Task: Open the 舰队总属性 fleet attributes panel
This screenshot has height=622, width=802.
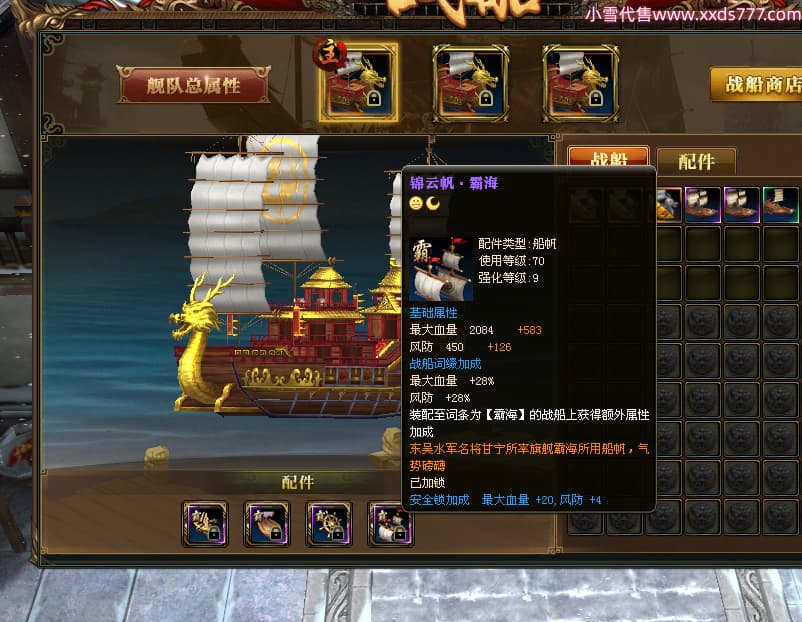Action: (x=194, y=86)
